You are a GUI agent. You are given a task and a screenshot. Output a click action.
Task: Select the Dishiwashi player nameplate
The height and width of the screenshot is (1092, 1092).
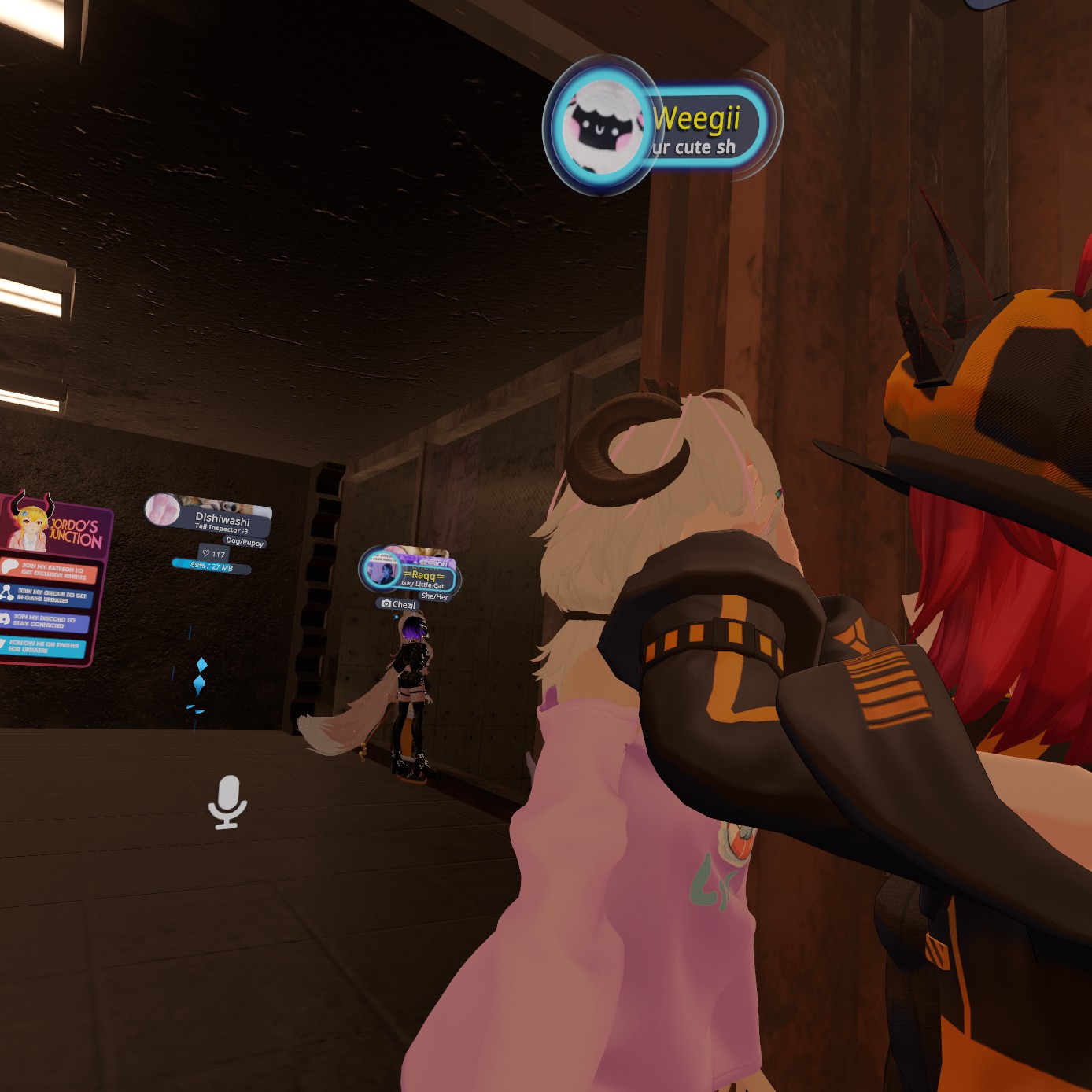pyautogui.click(x=221, y=519)
